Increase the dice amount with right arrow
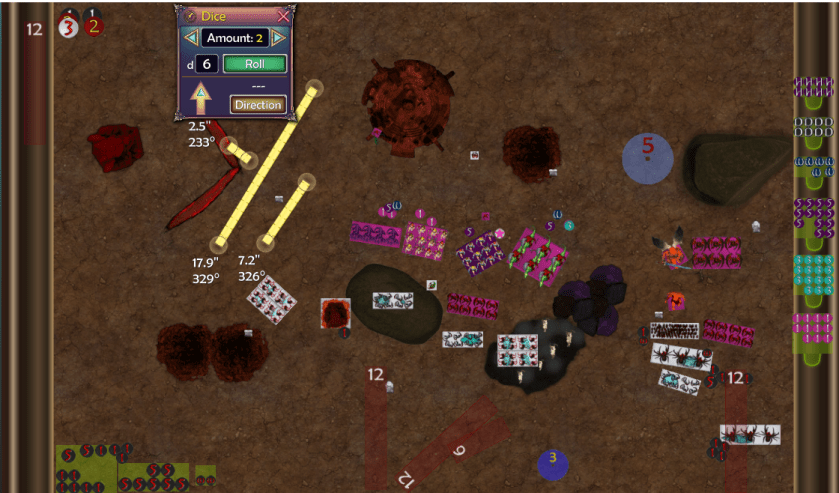The image size is (839, 493). tap(279, 38)
